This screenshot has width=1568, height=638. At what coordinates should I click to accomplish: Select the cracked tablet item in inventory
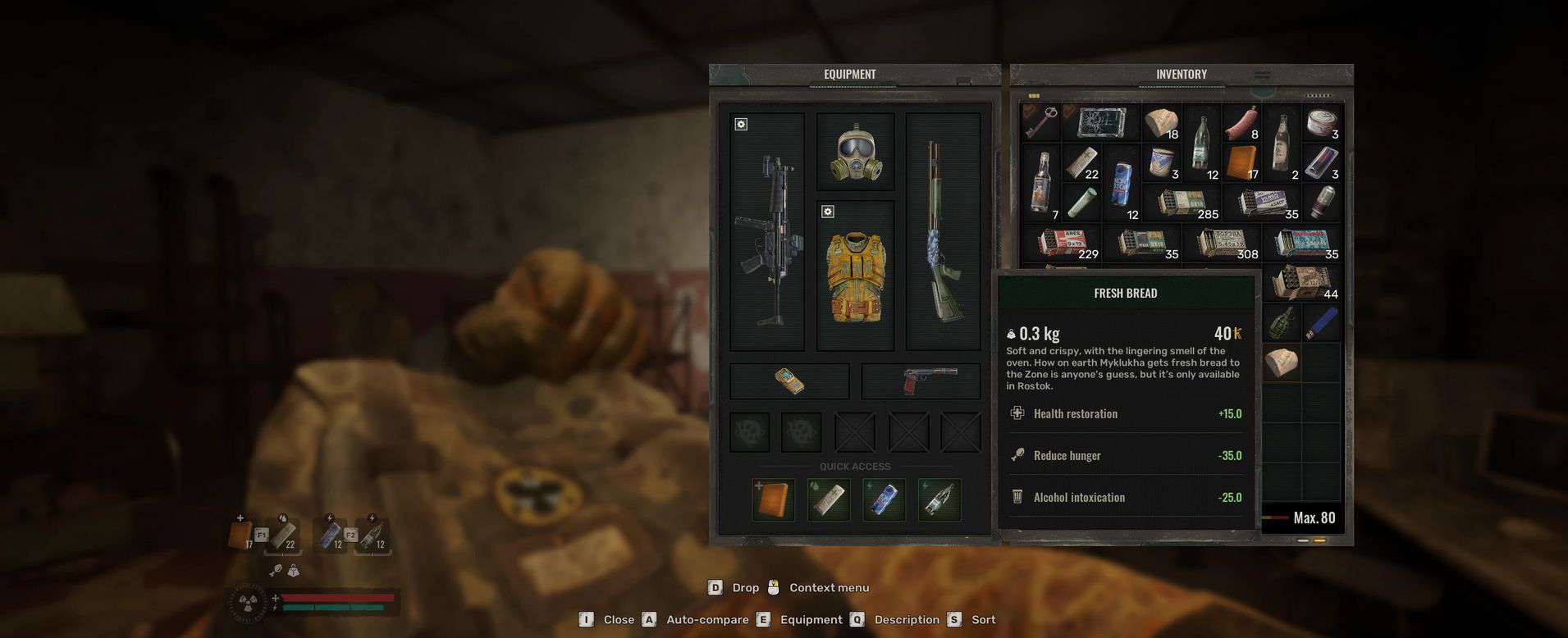(x=1100, y=122)
